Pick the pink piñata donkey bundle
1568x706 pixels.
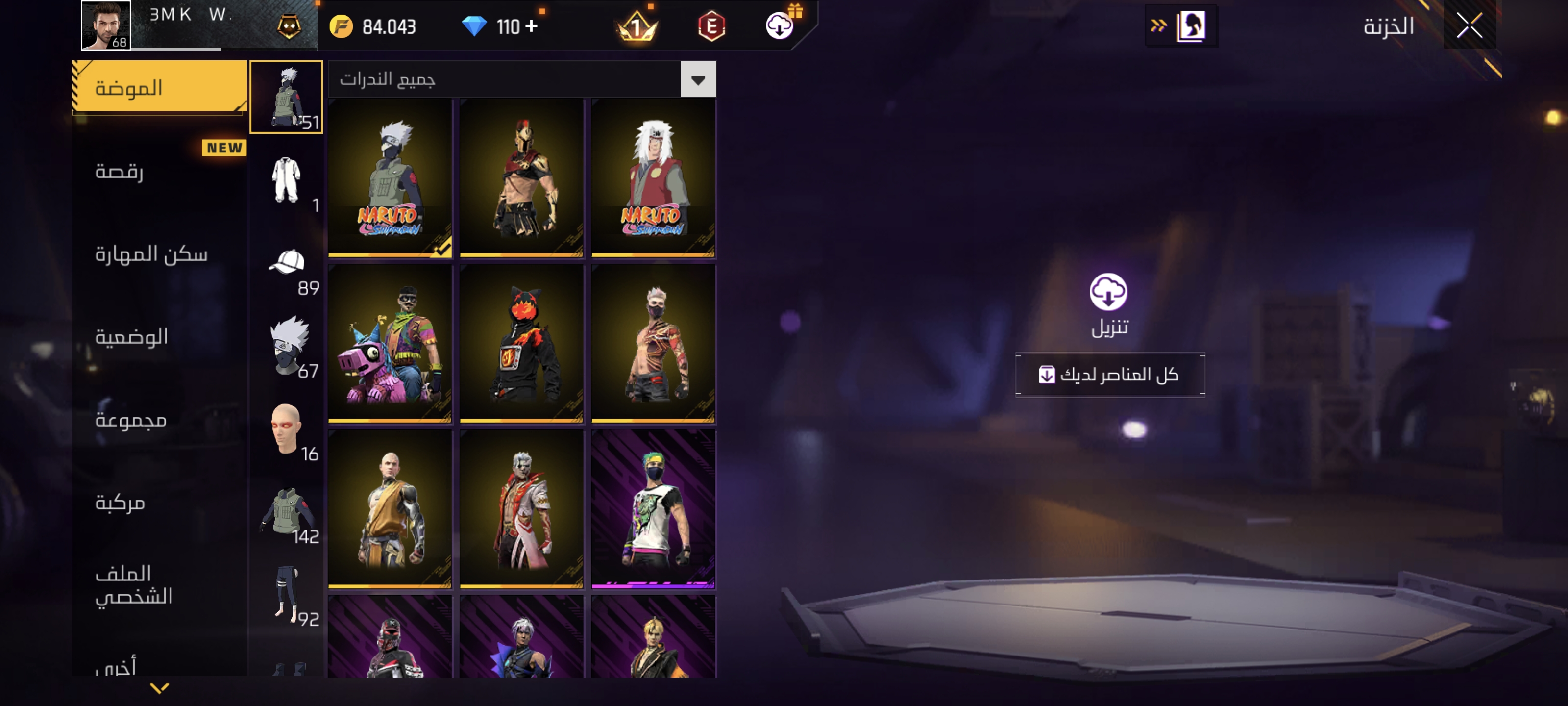pos(390,344)
